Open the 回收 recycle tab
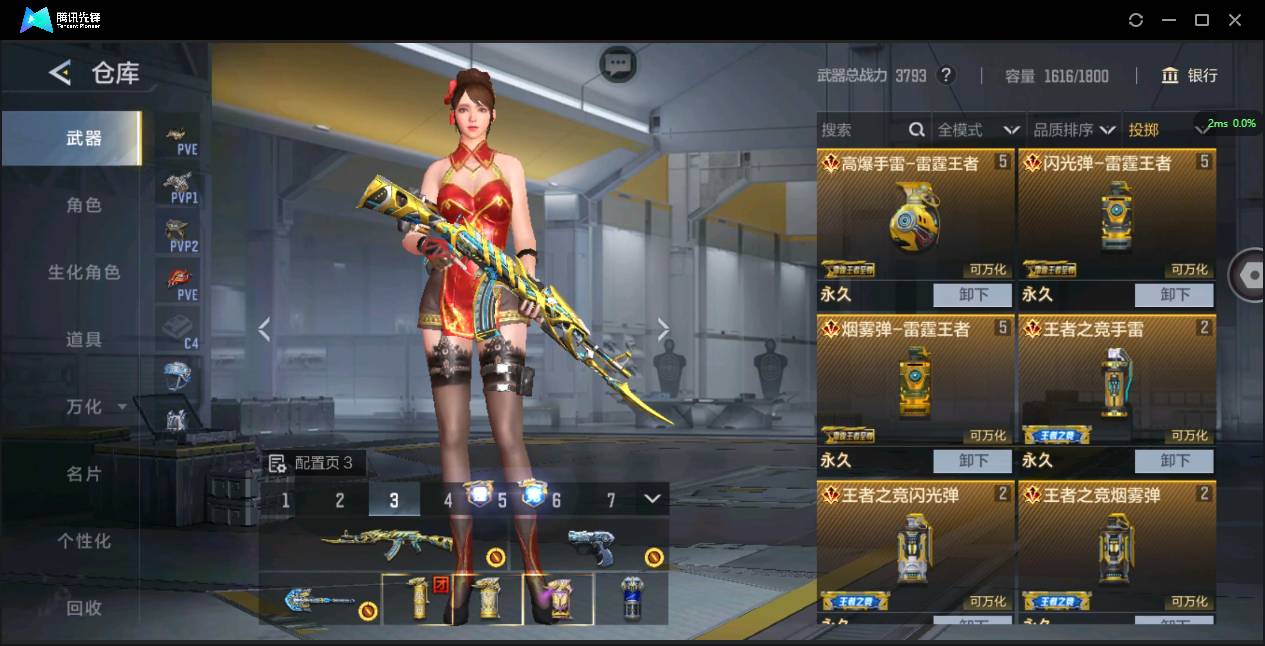Viewport: 1265px width, 646px height. pyautogui.click(x=84, y=607)
